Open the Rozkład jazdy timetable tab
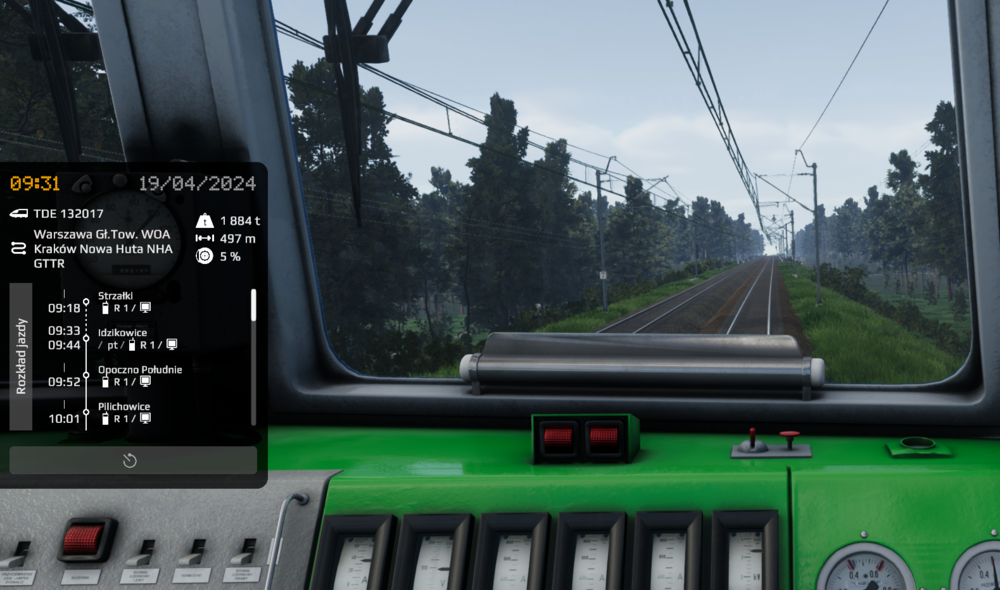 (21, 356)
